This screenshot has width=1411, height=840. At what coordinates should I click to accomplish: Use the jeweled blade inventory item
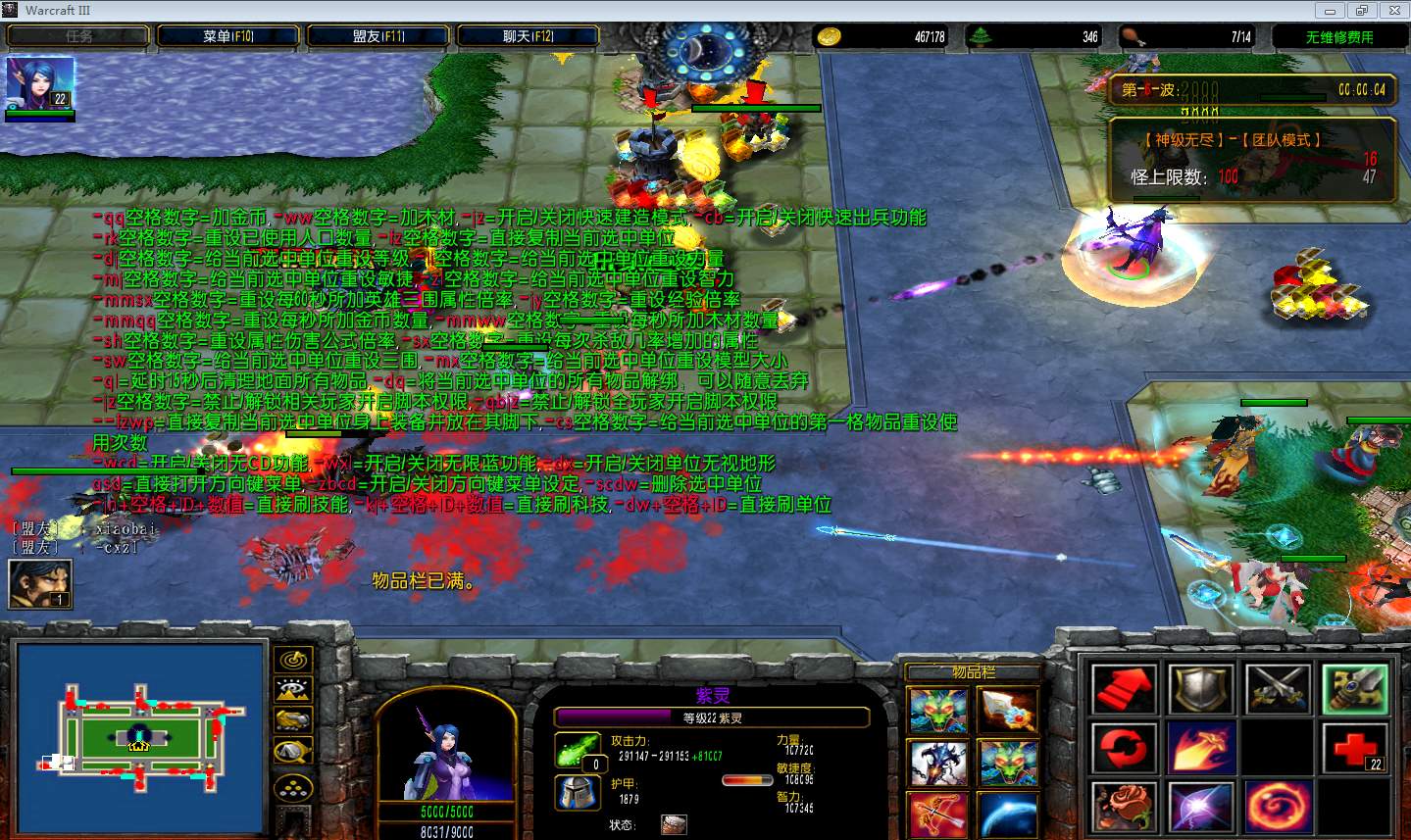coord(1006,712)
